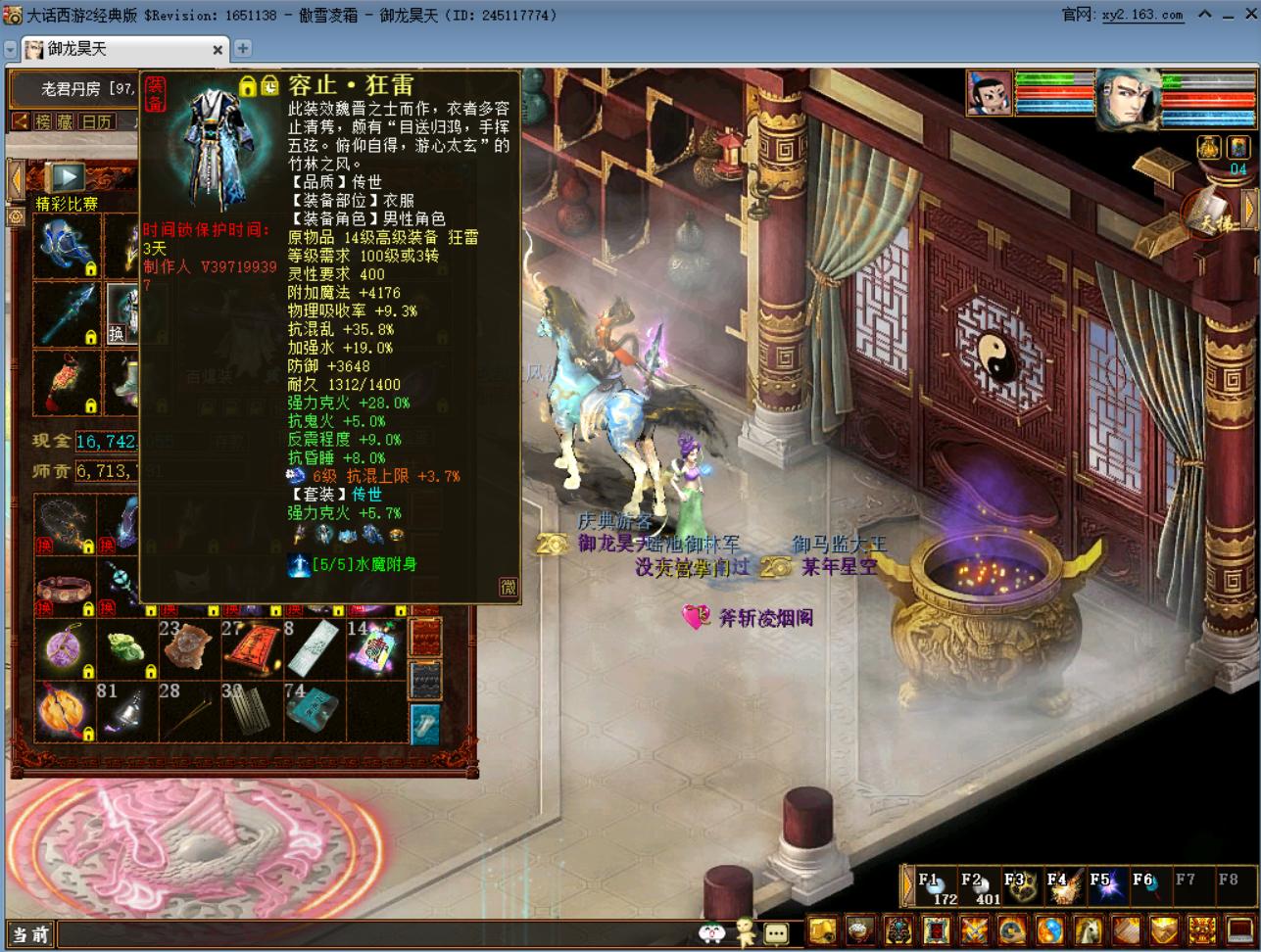
Task: Open the xy2.163.com official site link
Action: point(1142,15)
